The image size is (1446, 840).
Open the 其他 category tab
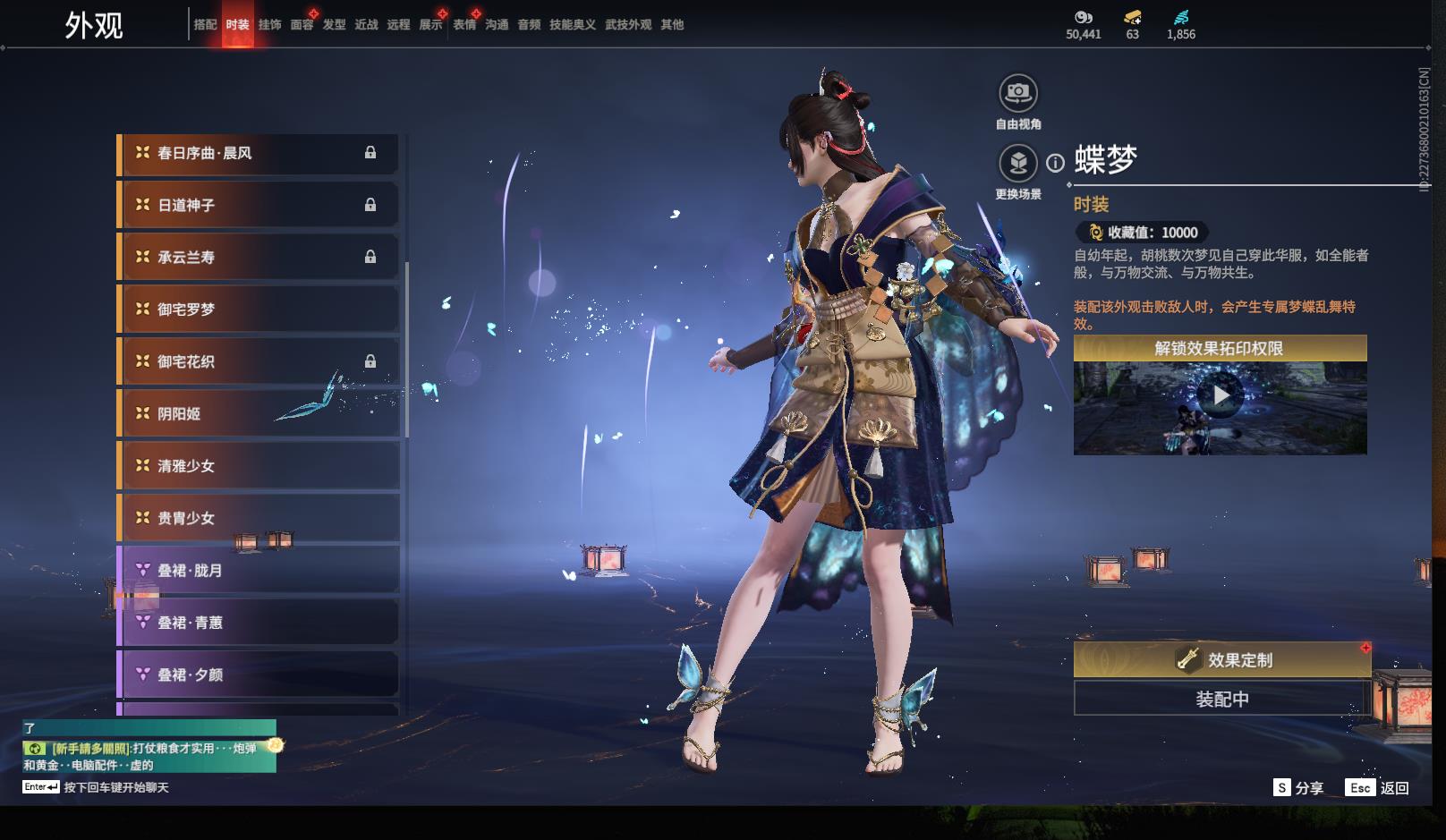pos(672,25)
